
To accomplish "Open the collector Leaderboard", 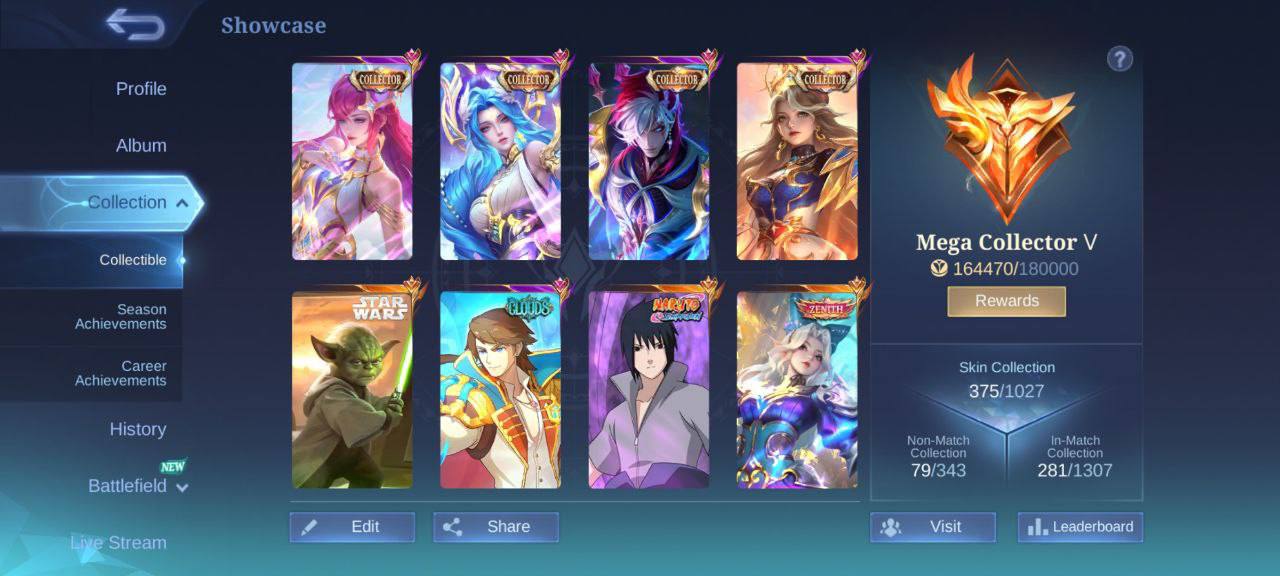I will point(1080,527).
